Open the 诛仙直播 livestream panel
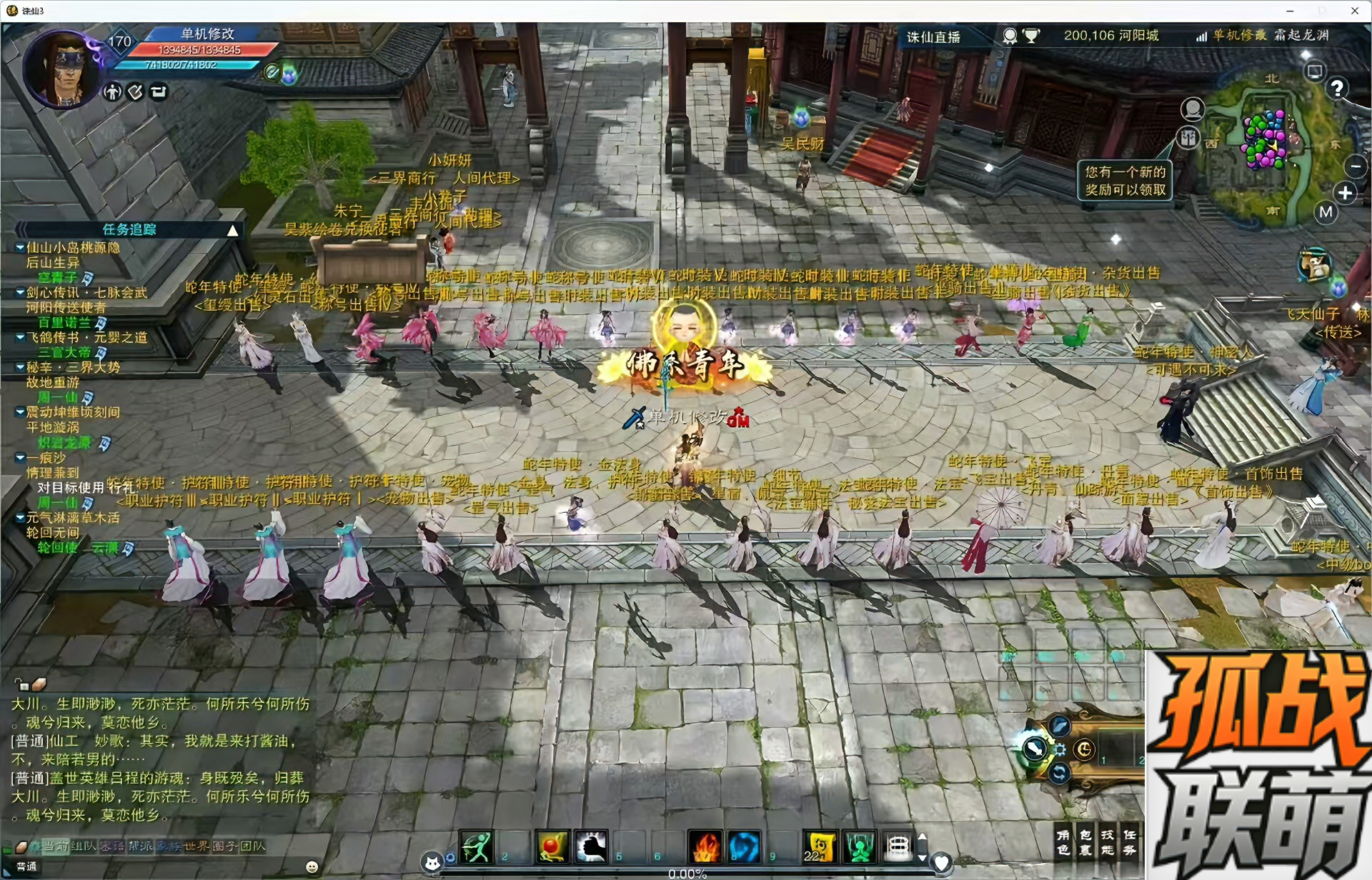This screenshot has height=880, width=1372. pyautogui.click(x=933, y=37)
